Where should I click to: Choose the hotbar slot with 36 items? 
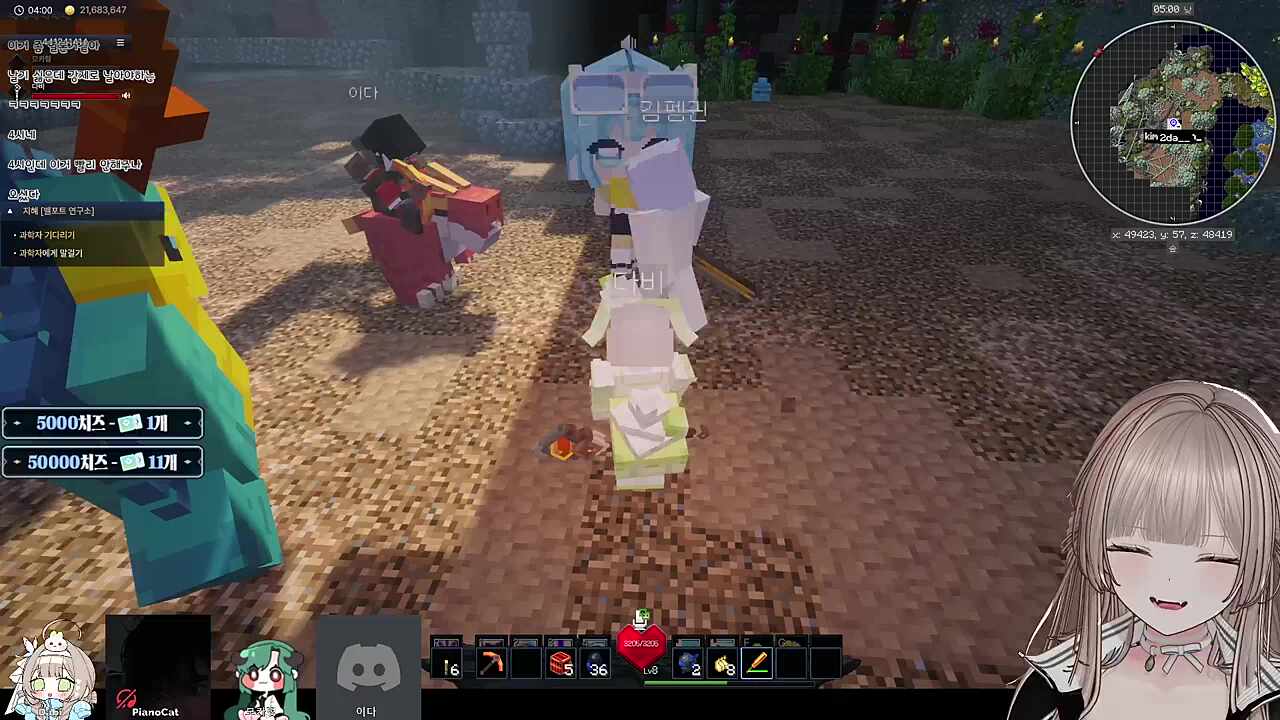(597, 663)
